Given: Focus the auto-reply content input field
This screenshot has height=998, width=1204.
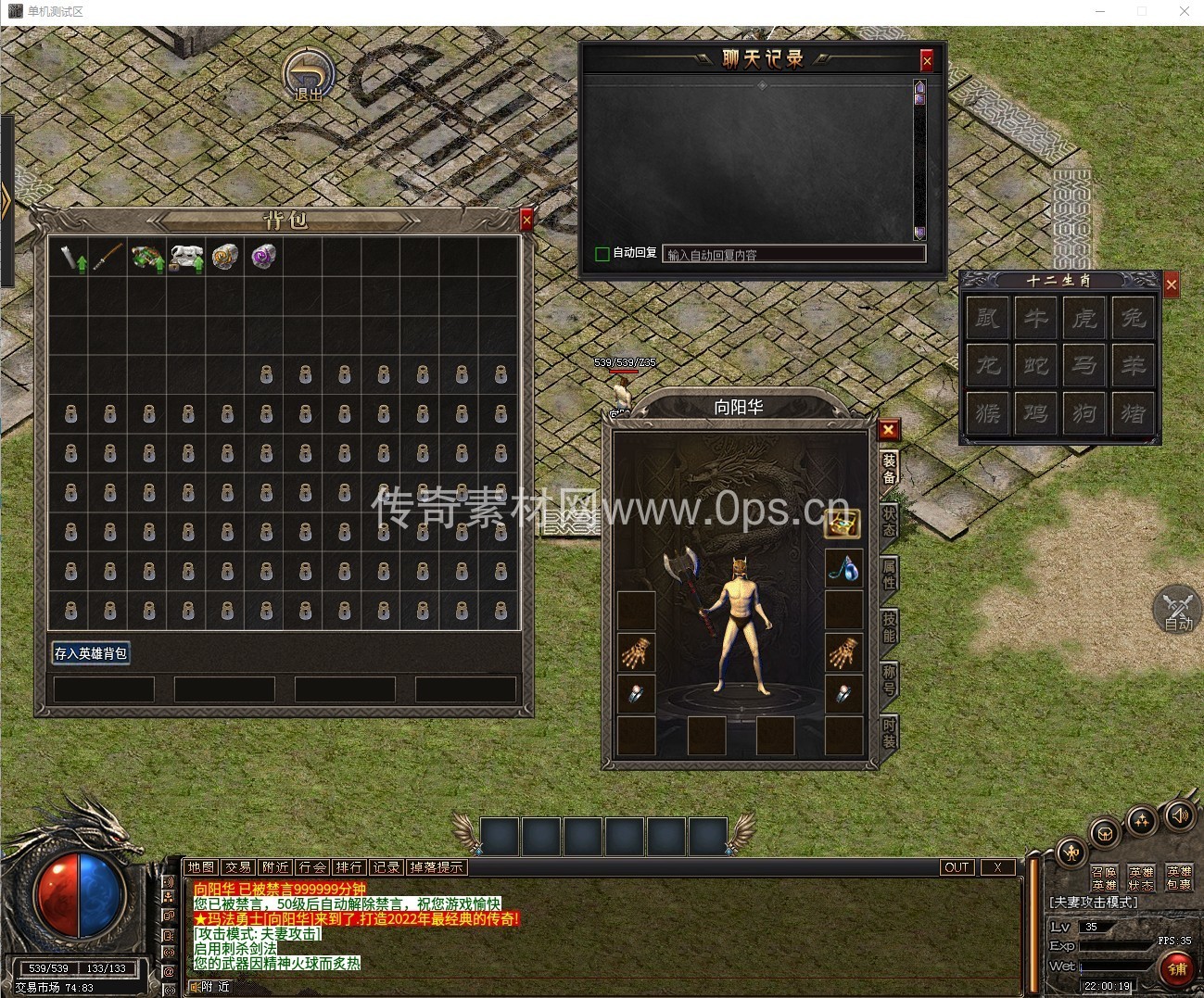Looking at the screenshot, I should coord(794,254).
